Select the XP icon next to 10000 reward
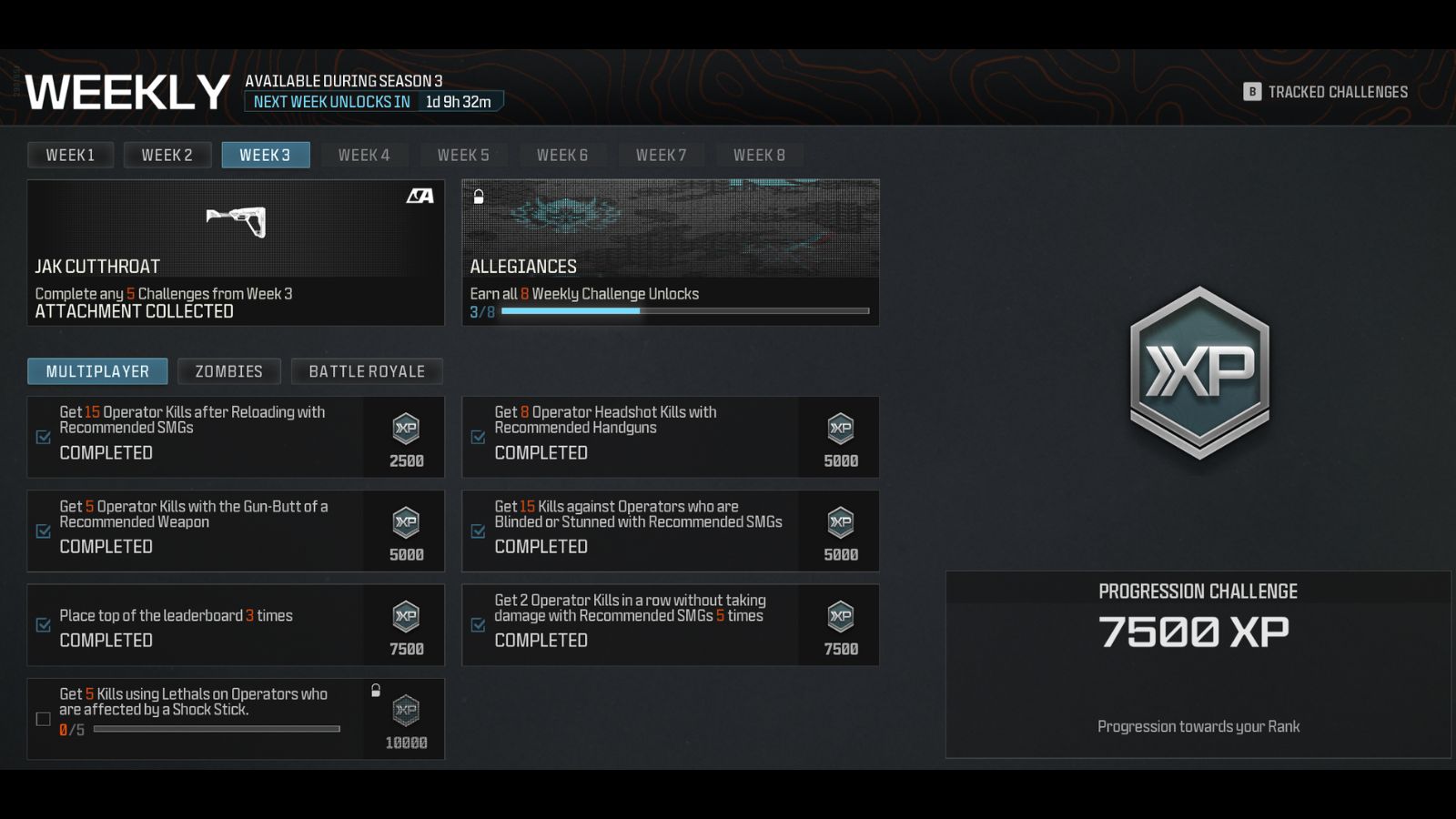The height and width of the screenshot is (819, 1456). pos(406,713)
